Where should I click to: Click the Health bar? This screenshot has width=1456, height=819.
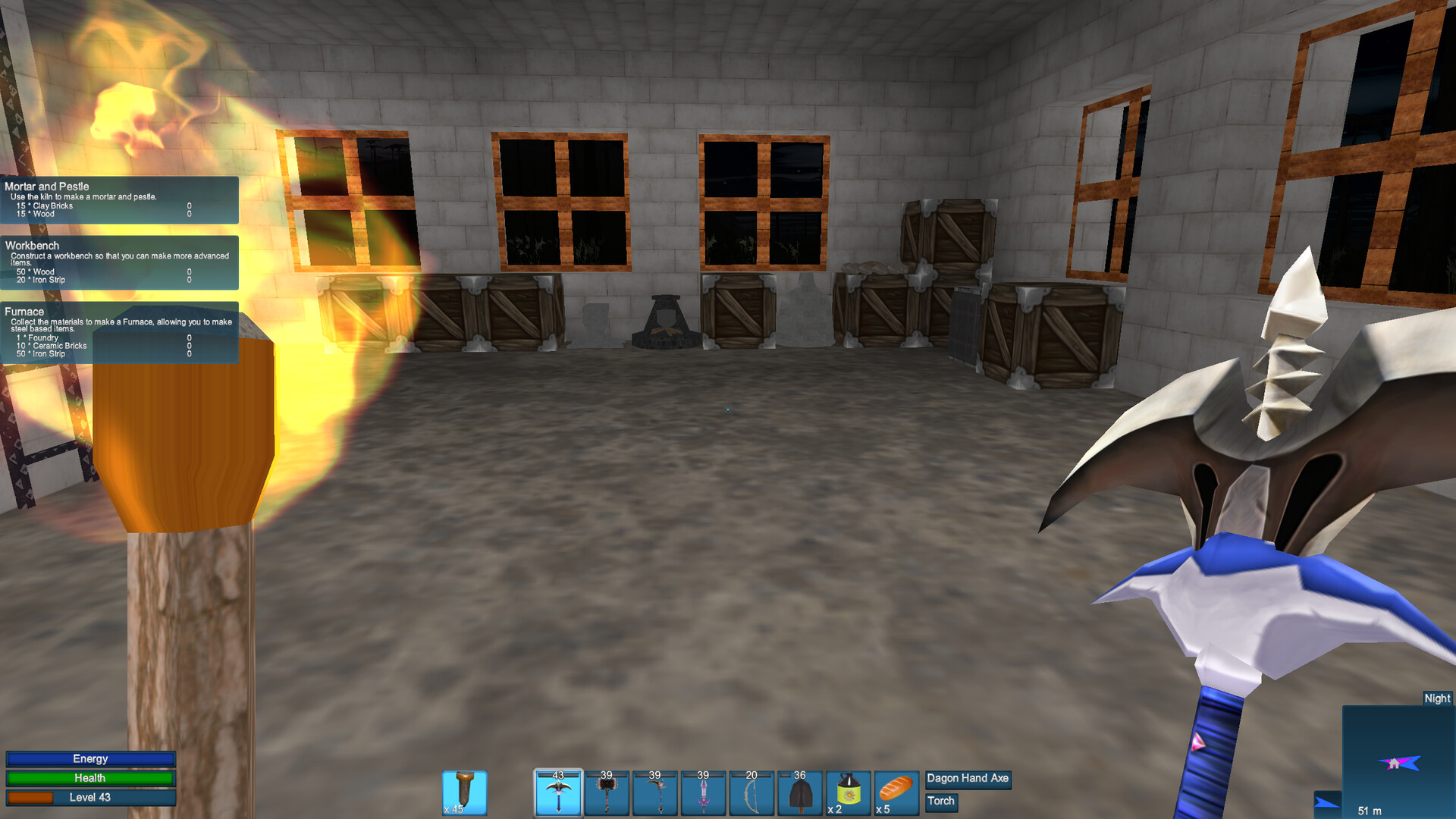[91, 778]
